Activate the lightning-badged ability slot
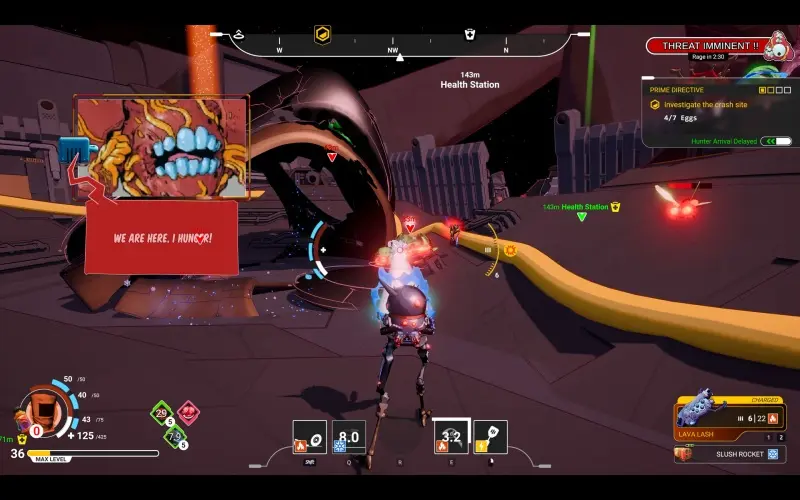Image resolution: width=800 pixels, height=500 pixels. pyautogui.click(x=490, y=437)
